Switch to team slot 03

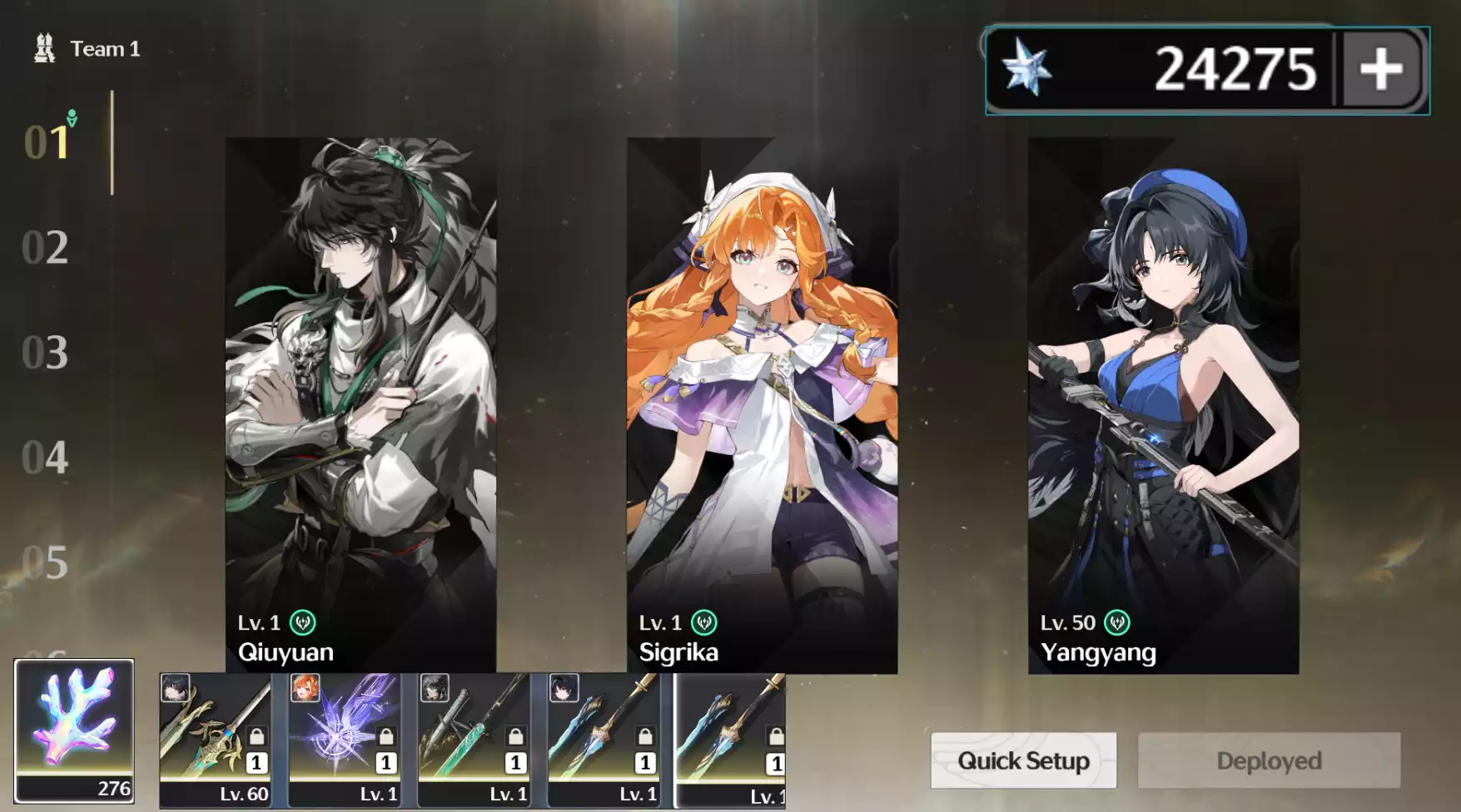pos(45,353)
